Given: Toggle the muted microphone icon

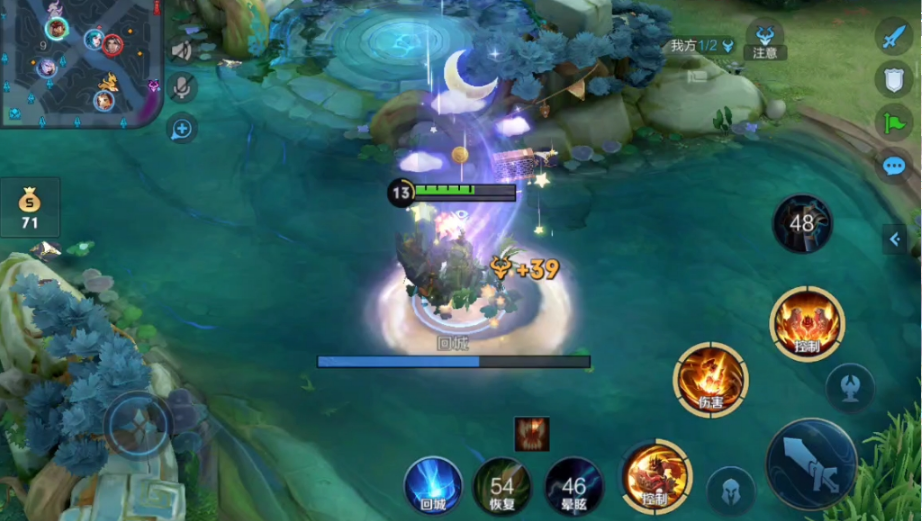Looking at the screenshot, I should 182,88.
